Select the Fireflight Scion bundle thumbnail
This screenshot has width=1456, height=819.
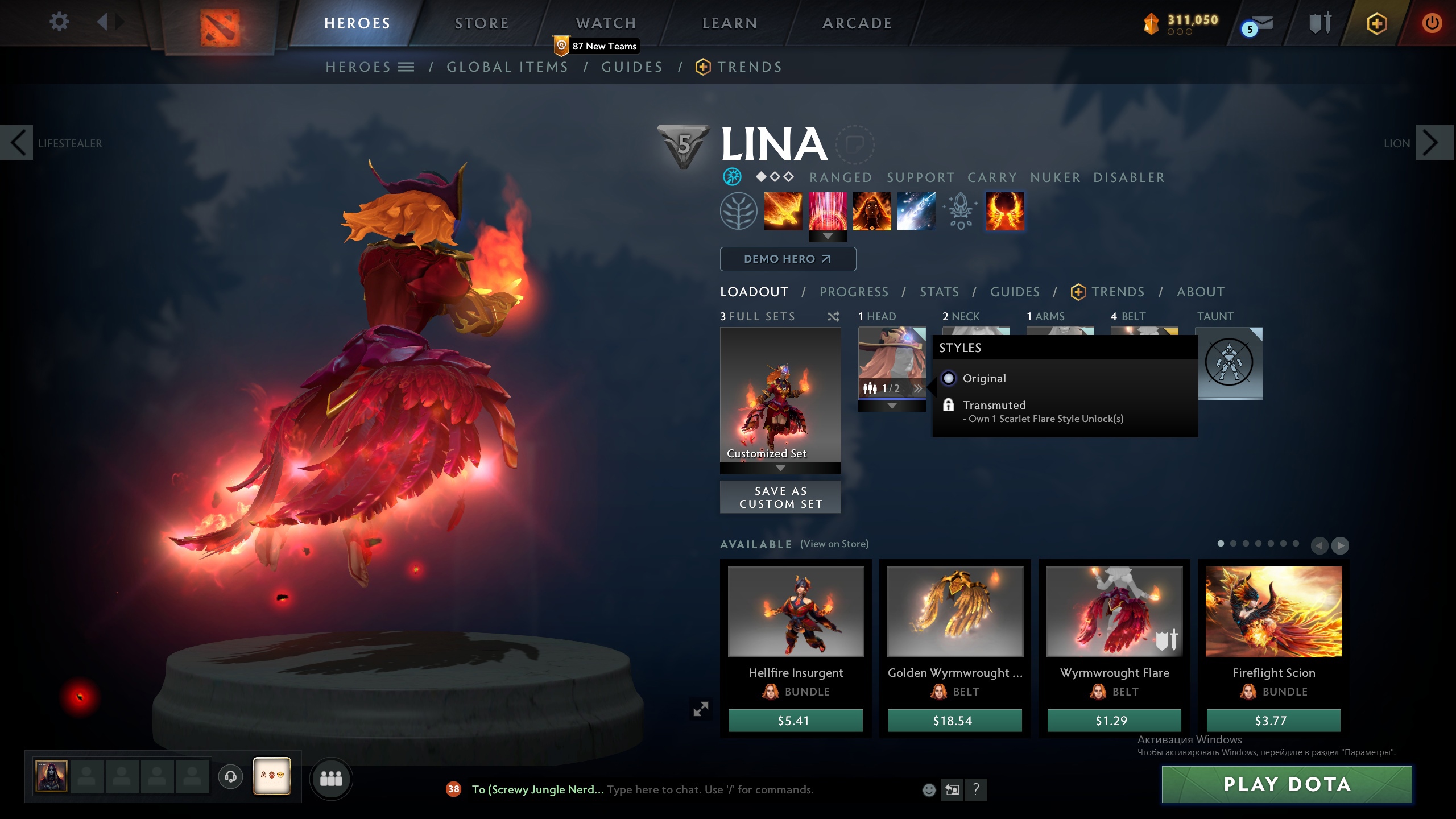click(1273, 611)
